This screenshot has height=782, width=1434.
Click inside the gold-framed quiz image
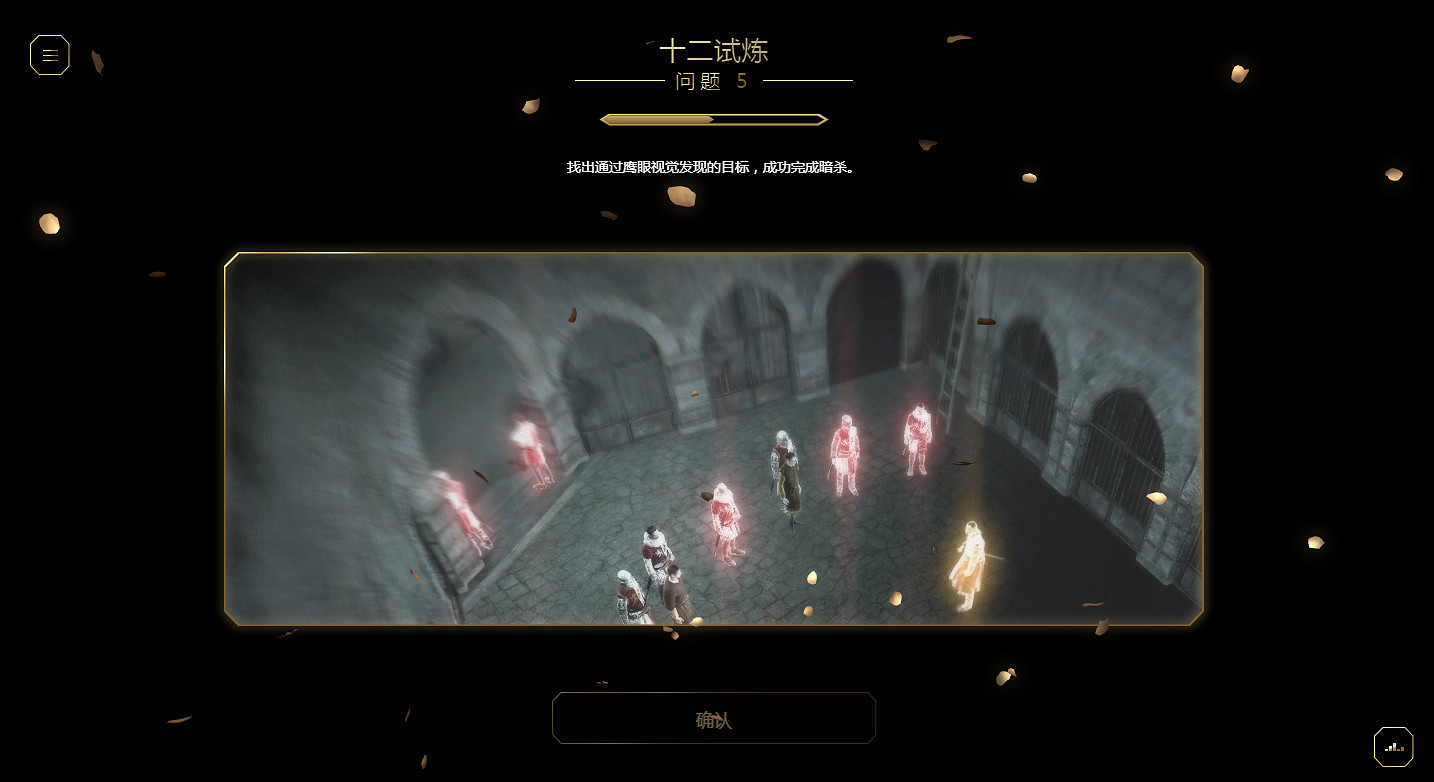pos(714,438)
